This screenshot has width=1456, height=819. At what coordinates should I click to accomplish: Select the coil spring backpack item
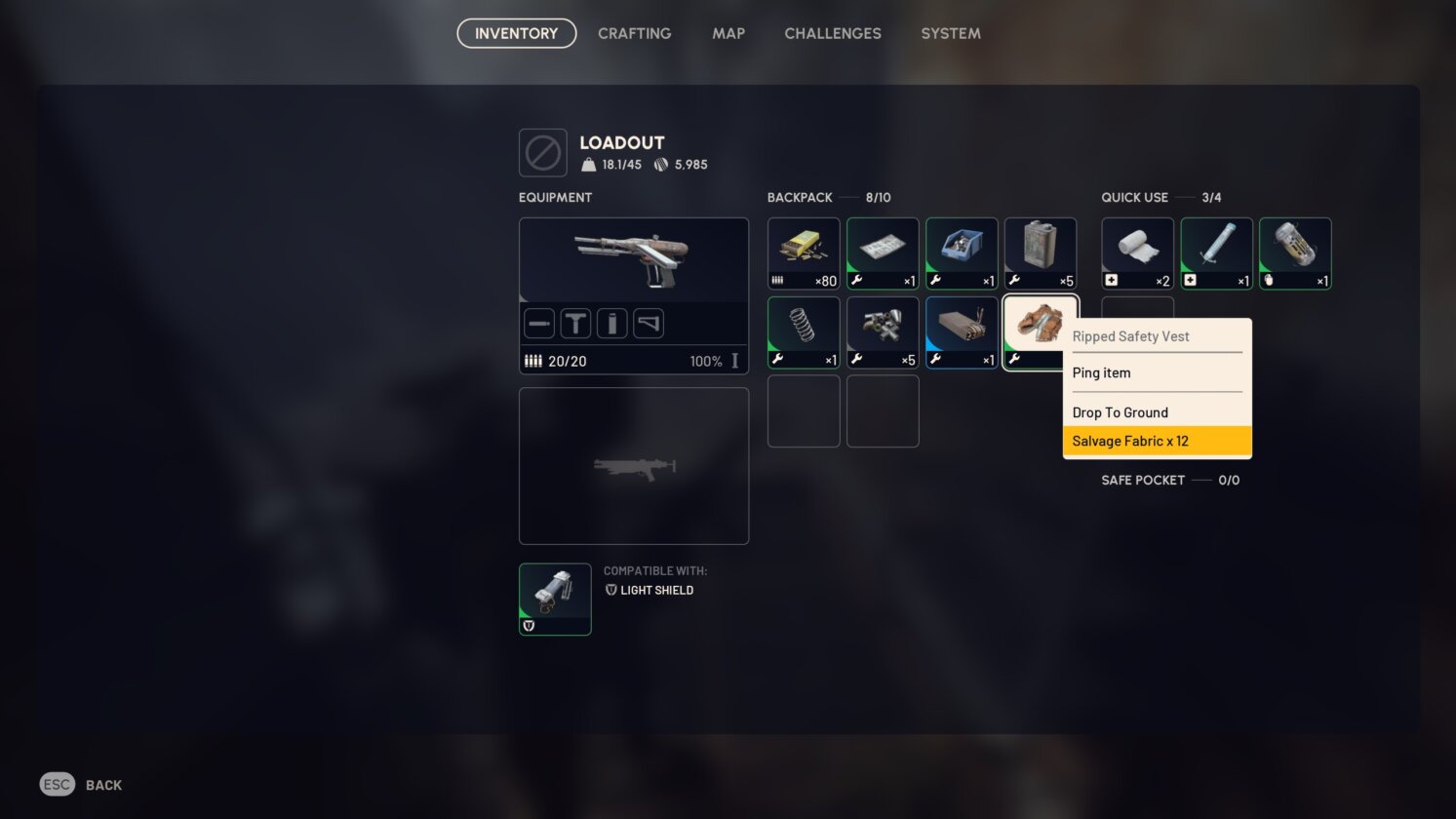coord(803,330)
